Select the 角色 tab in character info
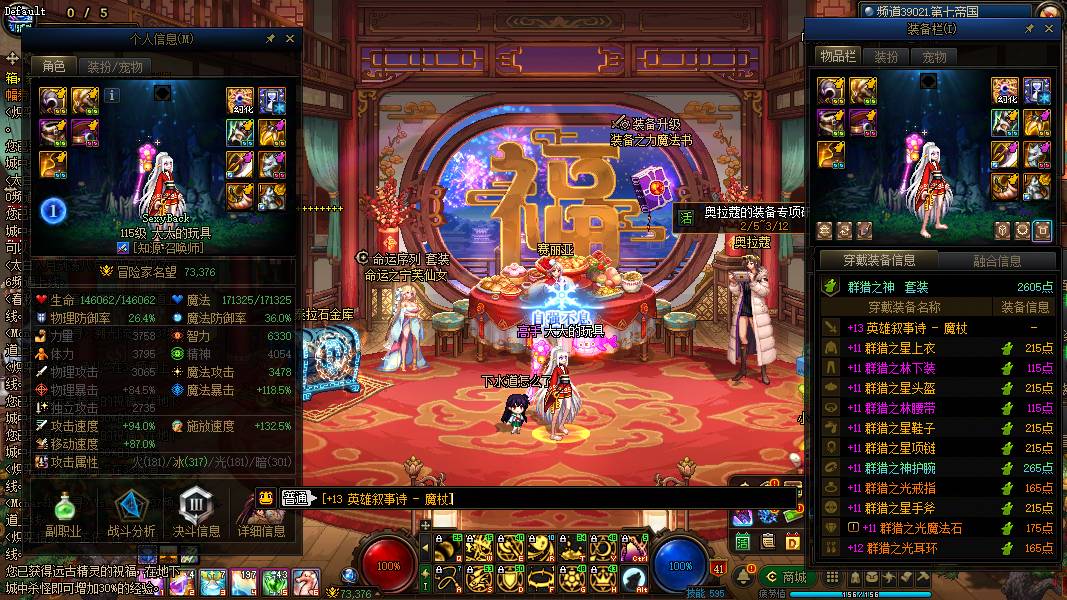 pyautogui.click(x=53, y=66)
